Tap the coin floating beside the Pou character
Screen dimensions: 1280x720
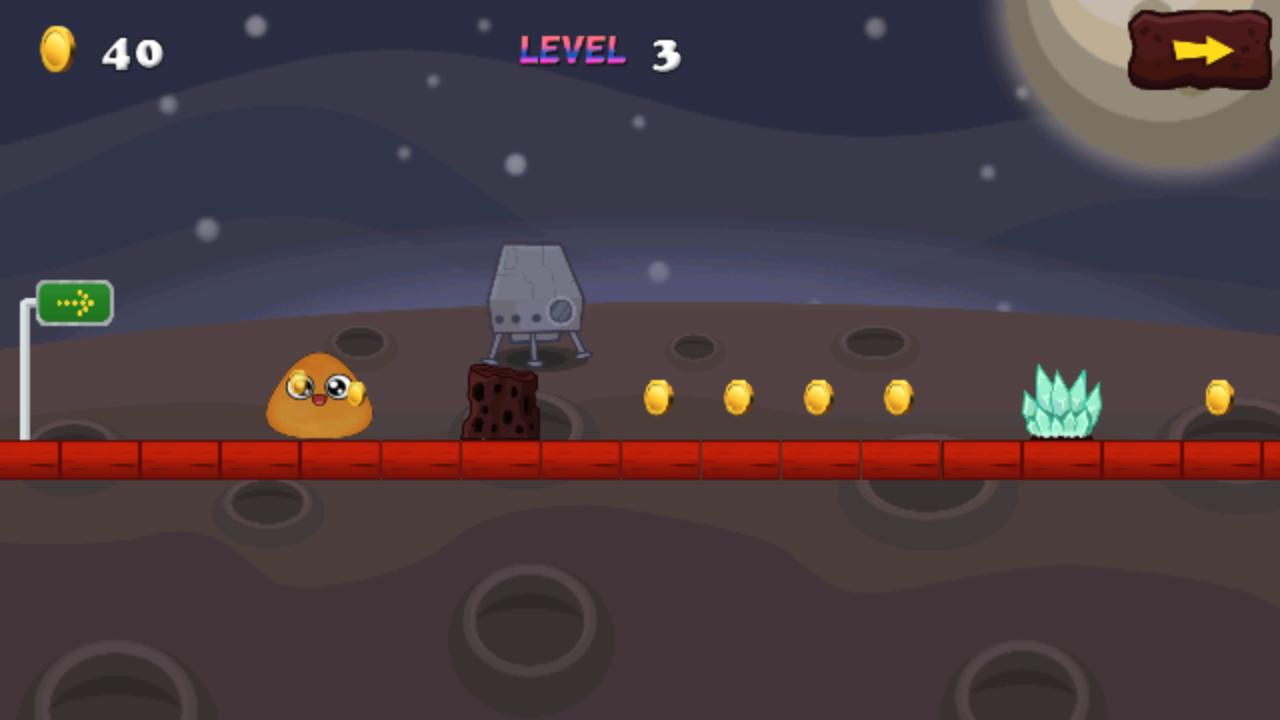click(x=355, y=390)
